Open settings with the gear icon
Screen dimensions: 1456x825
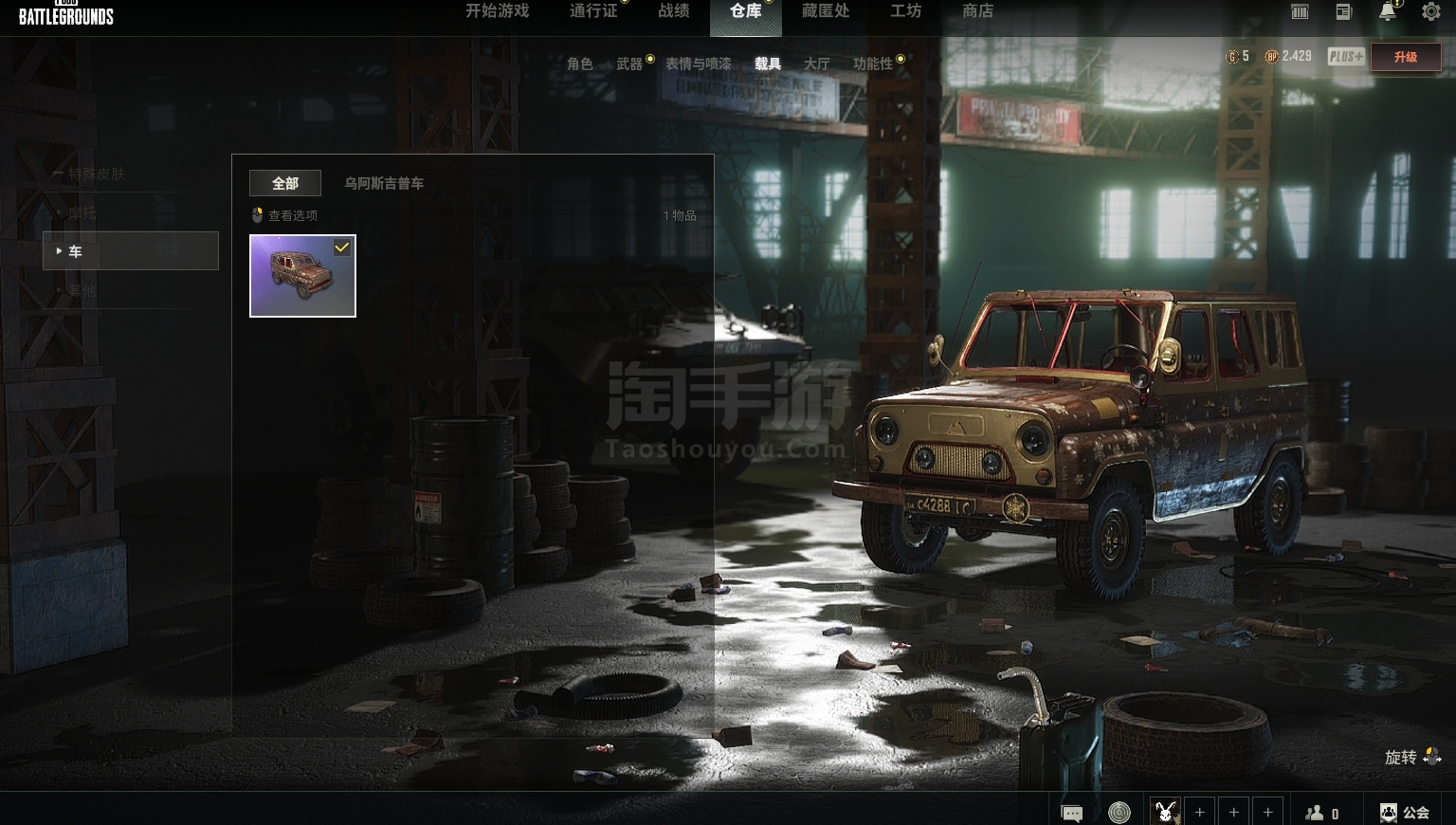pos(1430,11)
